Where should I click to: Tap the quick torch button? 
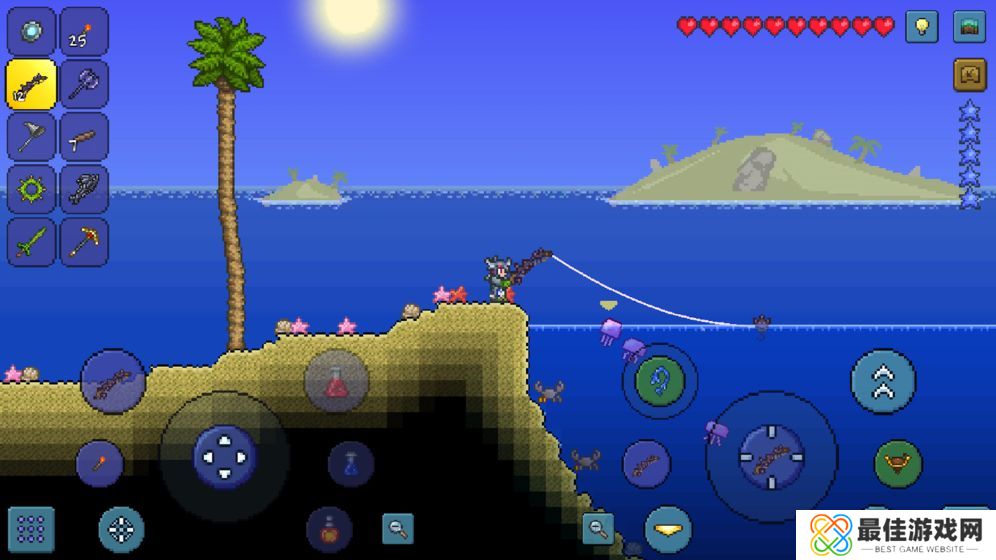[100, 463]
